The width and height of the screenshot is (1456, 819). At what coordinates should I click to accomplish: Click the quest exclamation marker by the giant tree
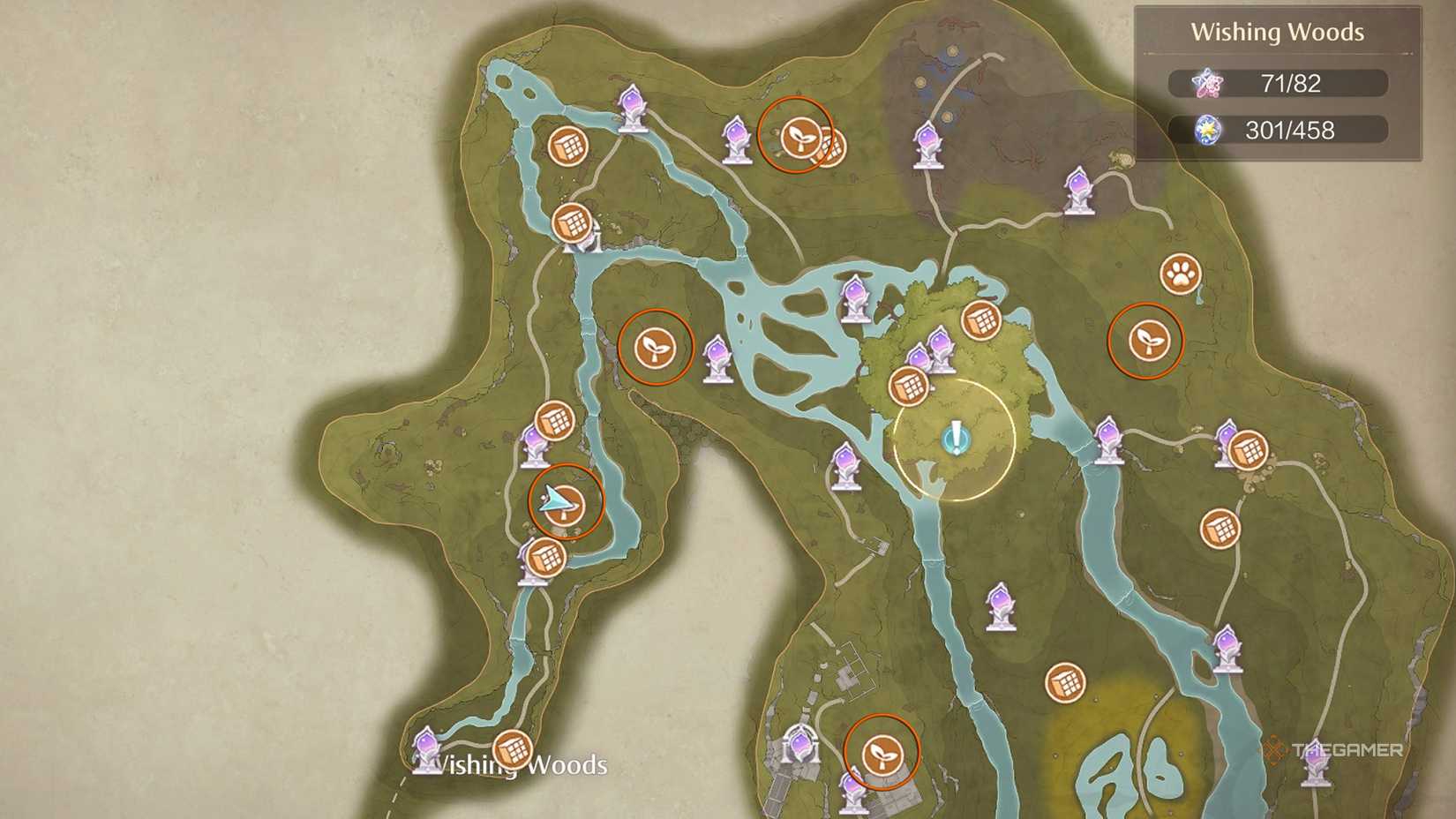coord(957,435)
